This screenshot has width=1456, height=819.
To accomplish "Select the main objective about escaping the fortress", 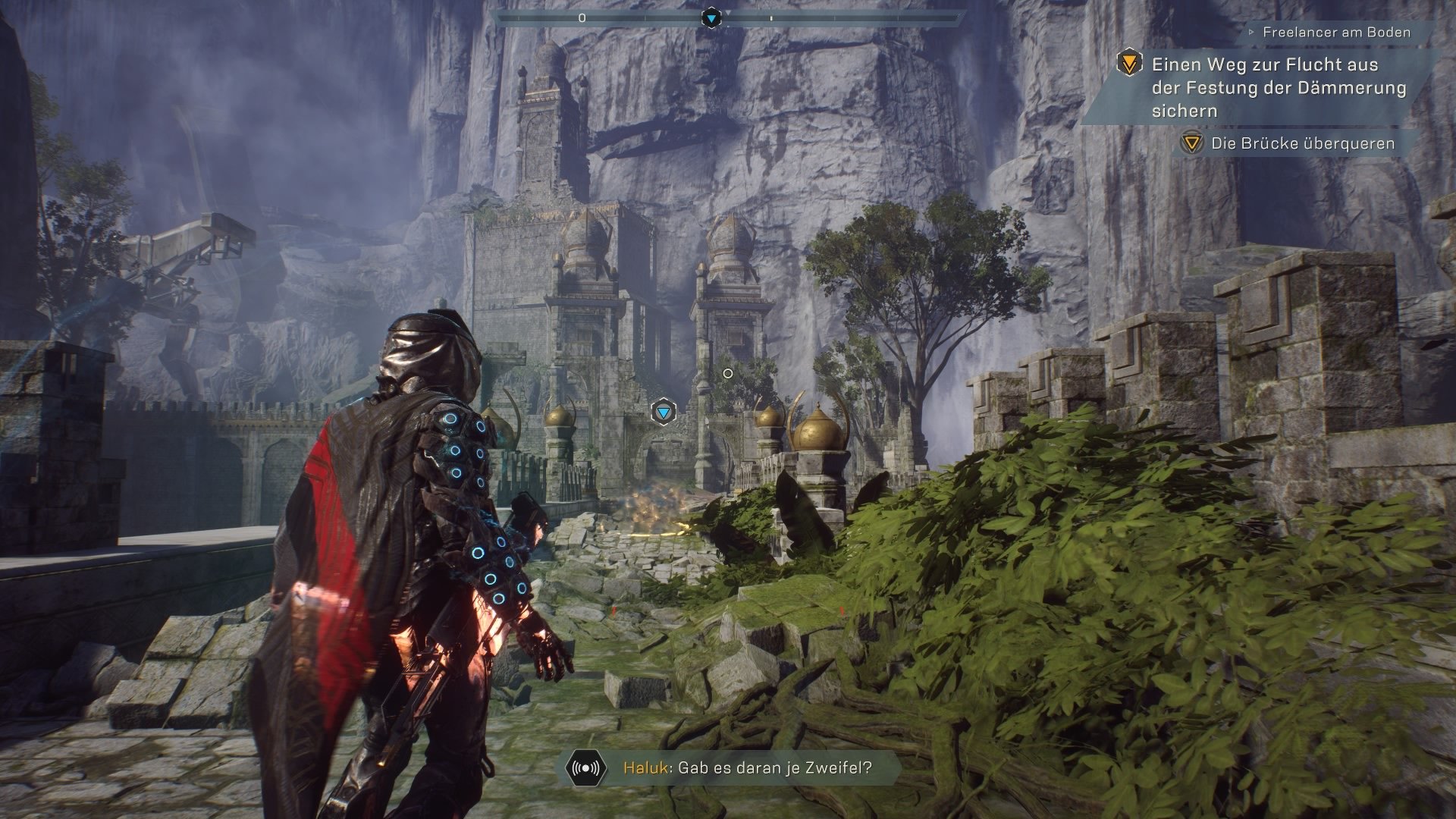I will [1278, 87].
